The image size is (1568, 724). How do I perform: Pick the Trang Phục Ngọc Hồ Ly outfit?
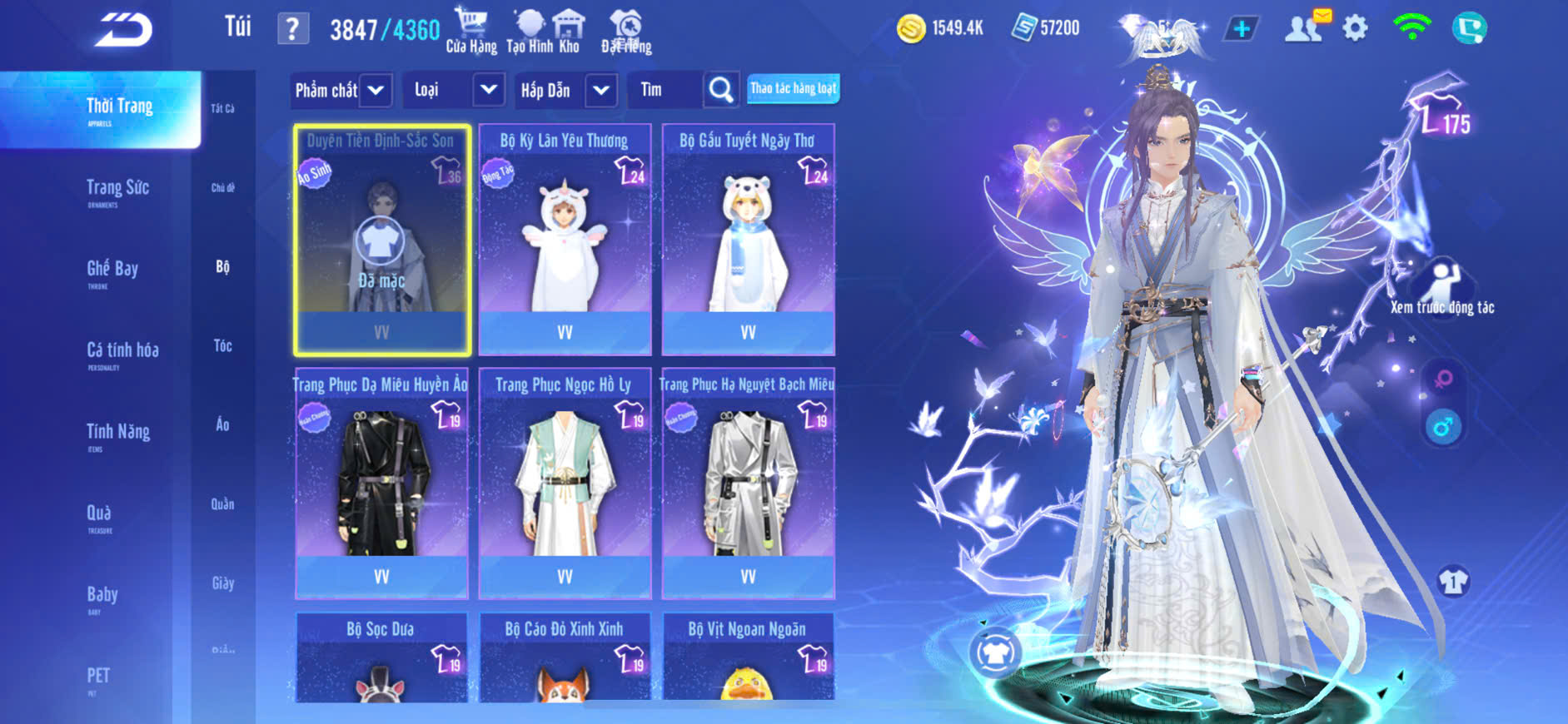tap(565, 483)
